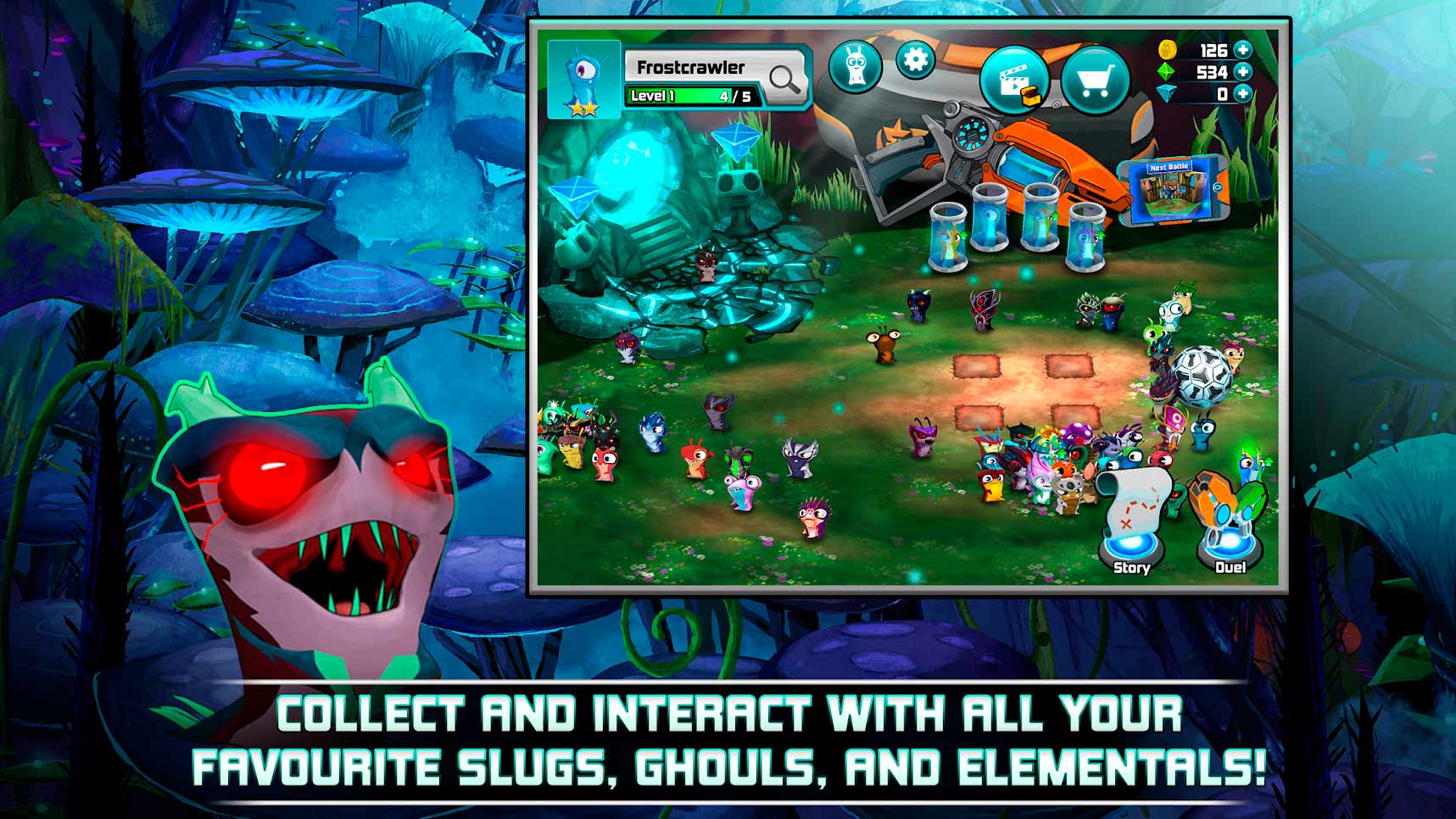
Task: Add more gold coins with plus button
Action: 1243,50
